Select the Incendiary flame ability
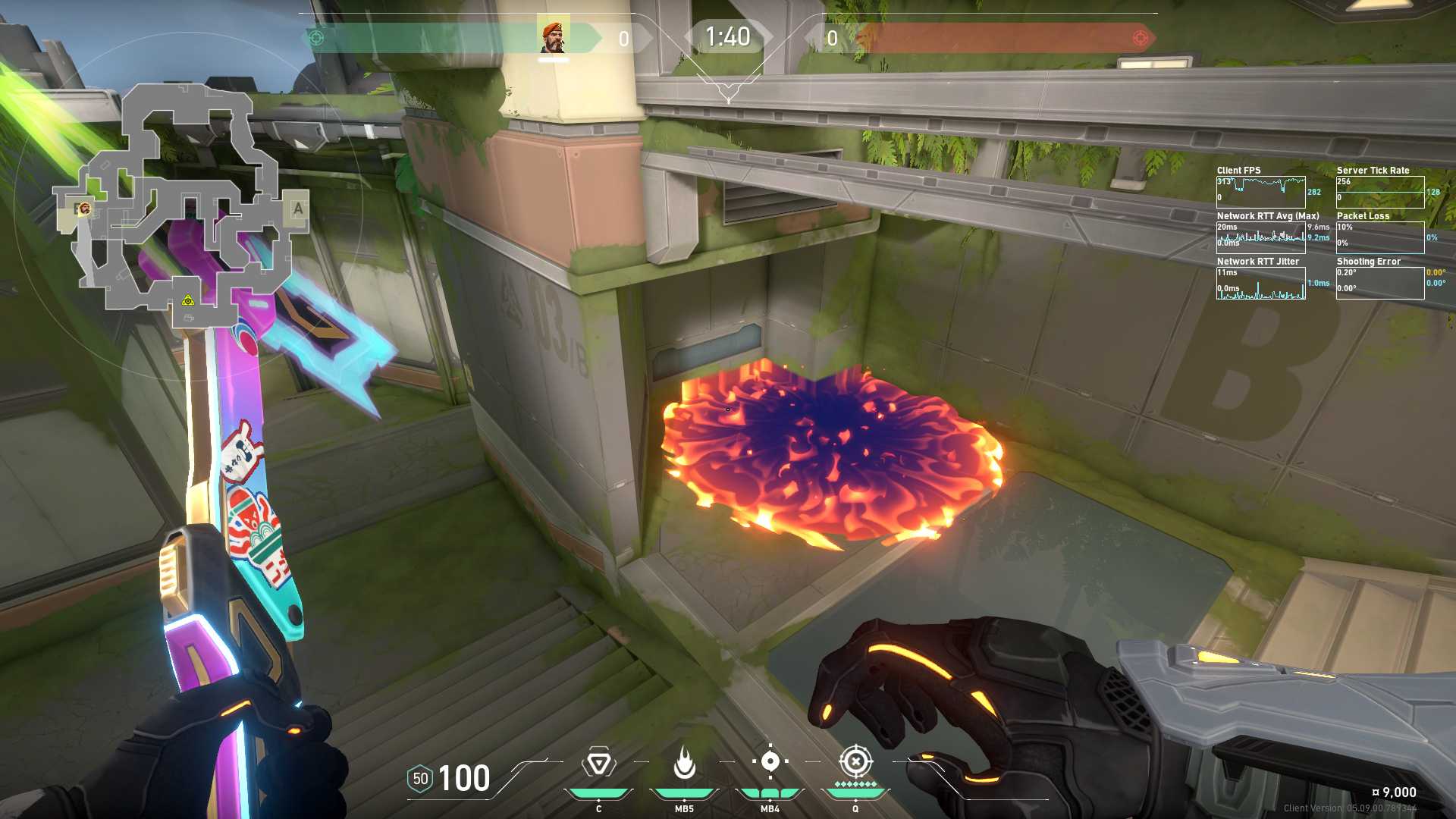 [684, 763]
